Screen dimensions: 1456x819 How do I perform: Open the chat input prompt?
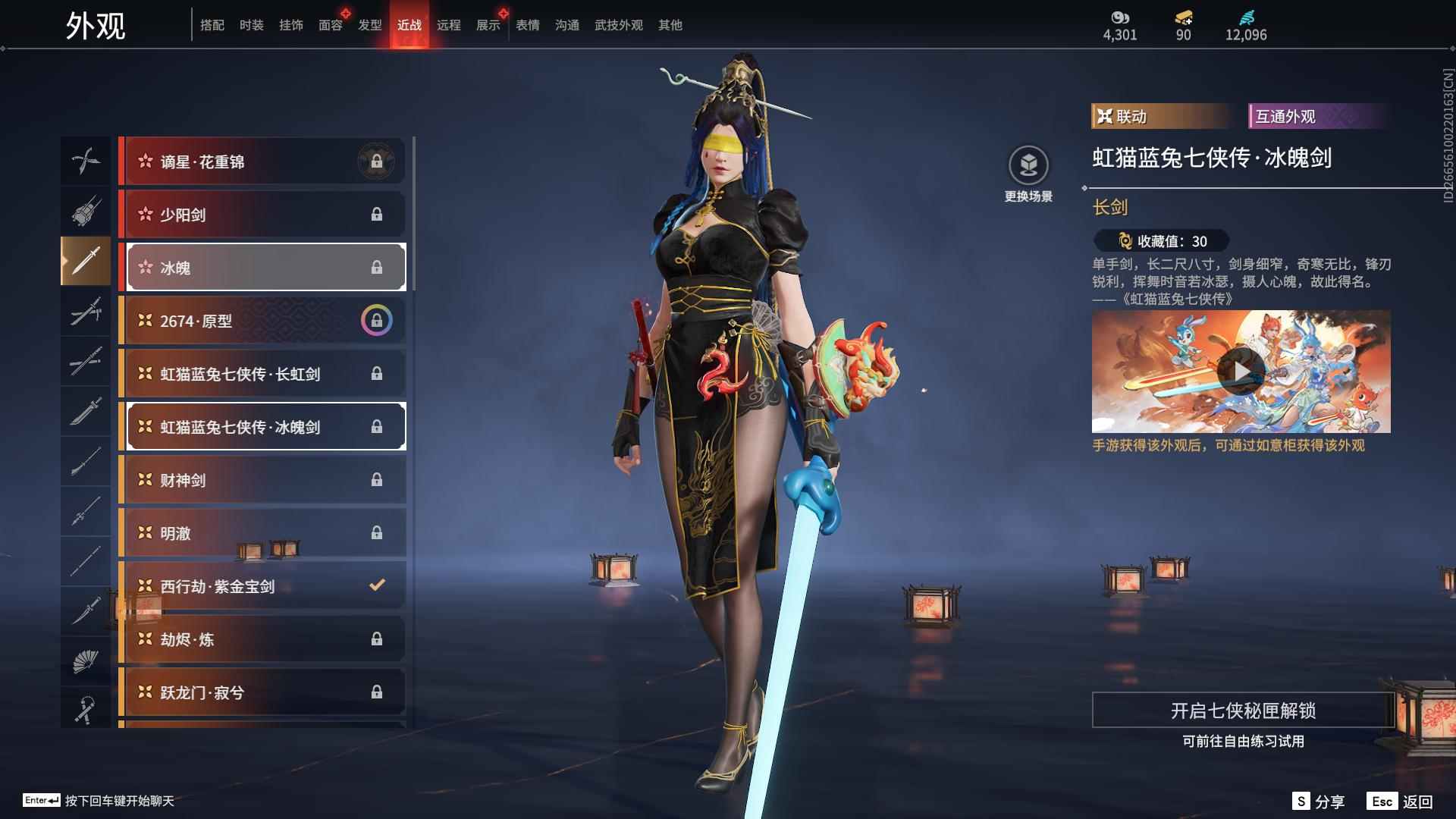click(x=99, y=801)
